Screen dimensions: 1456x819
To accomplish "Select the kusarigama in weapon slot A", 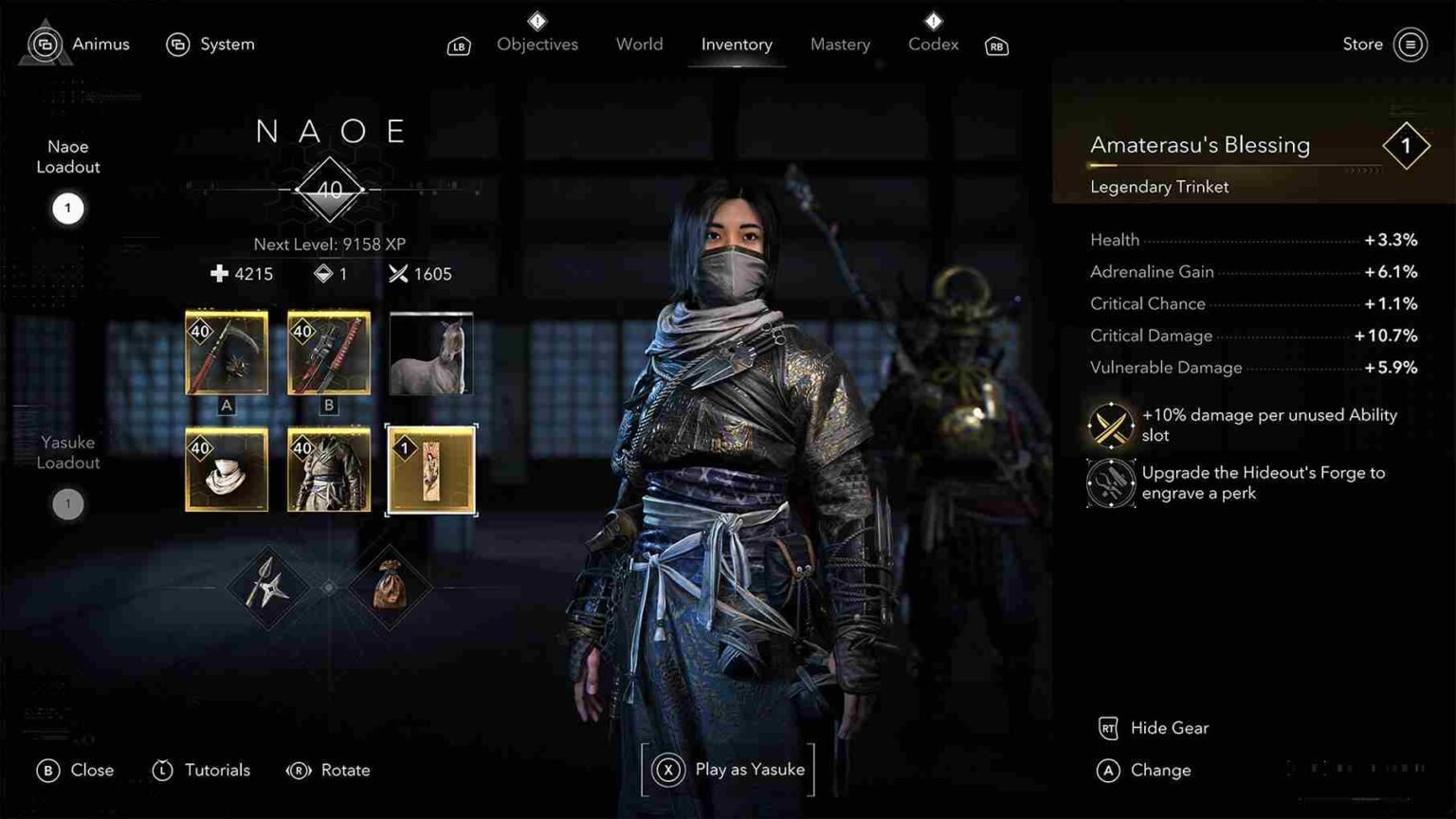I will 227,355.
